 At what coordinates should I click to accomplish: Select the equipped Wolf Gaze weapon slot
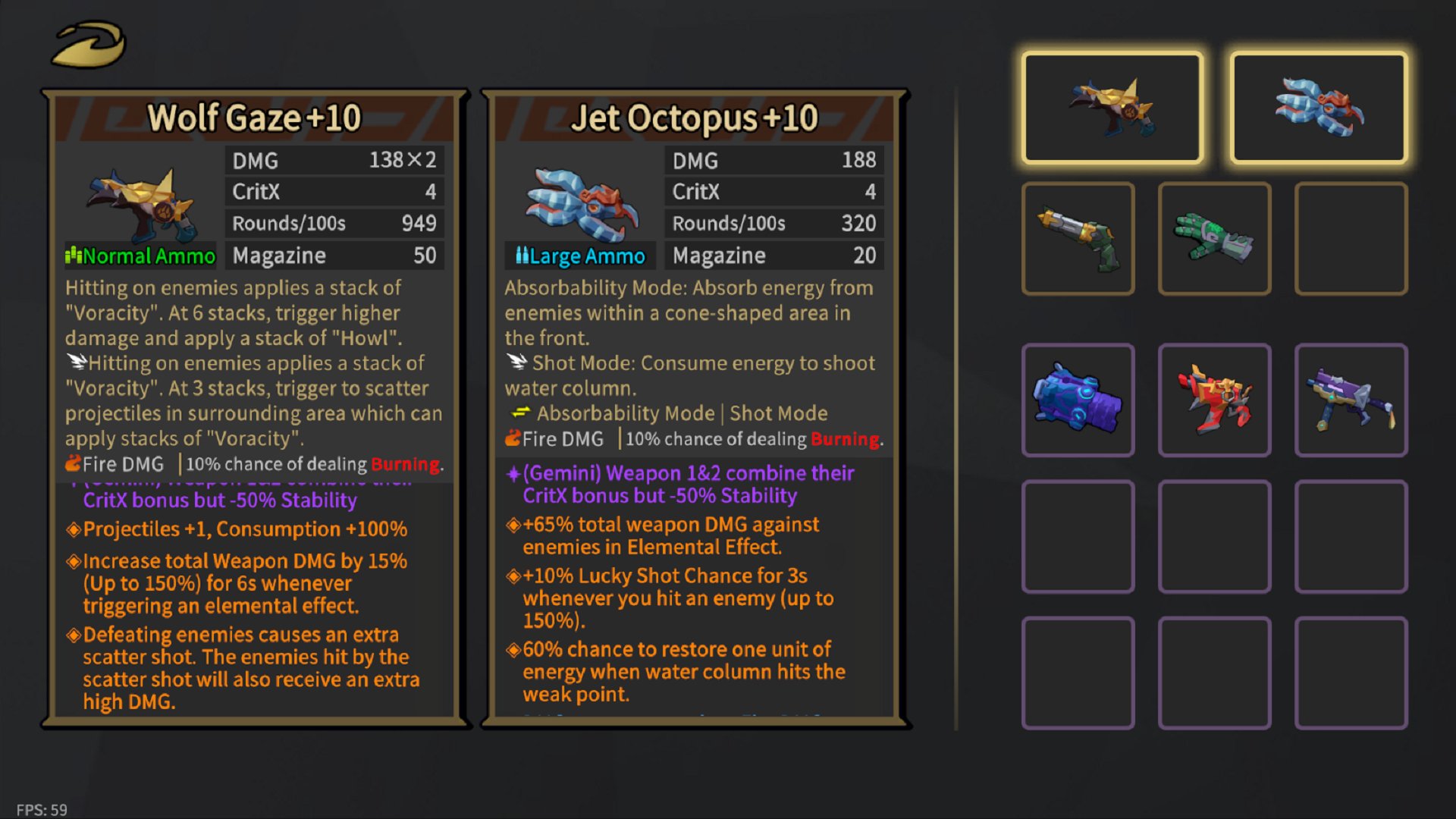pos(1112,108)
